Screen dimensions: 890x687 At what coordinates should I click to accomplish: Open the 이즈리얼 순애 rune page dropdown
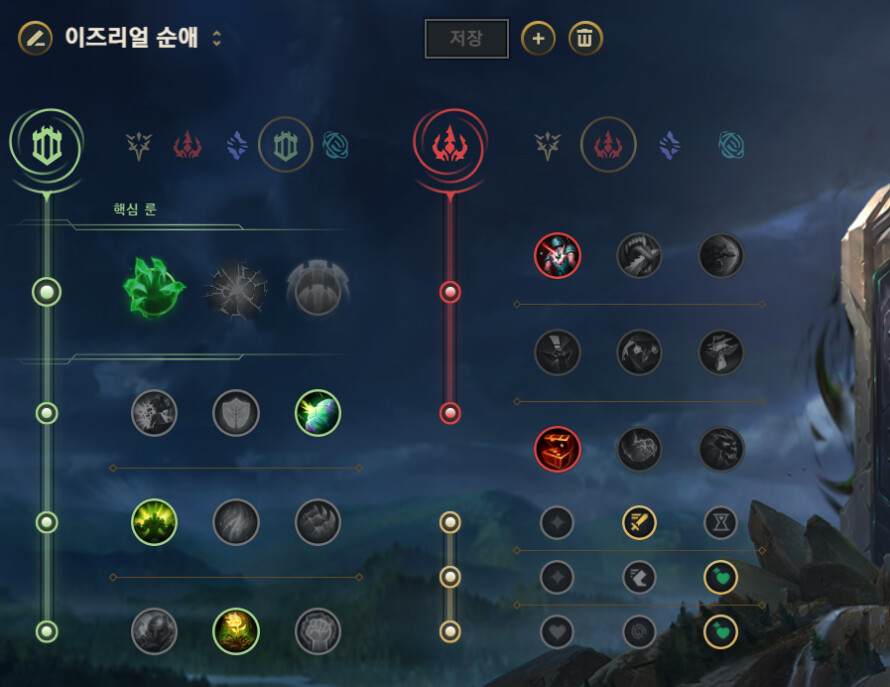coord(217,39)
